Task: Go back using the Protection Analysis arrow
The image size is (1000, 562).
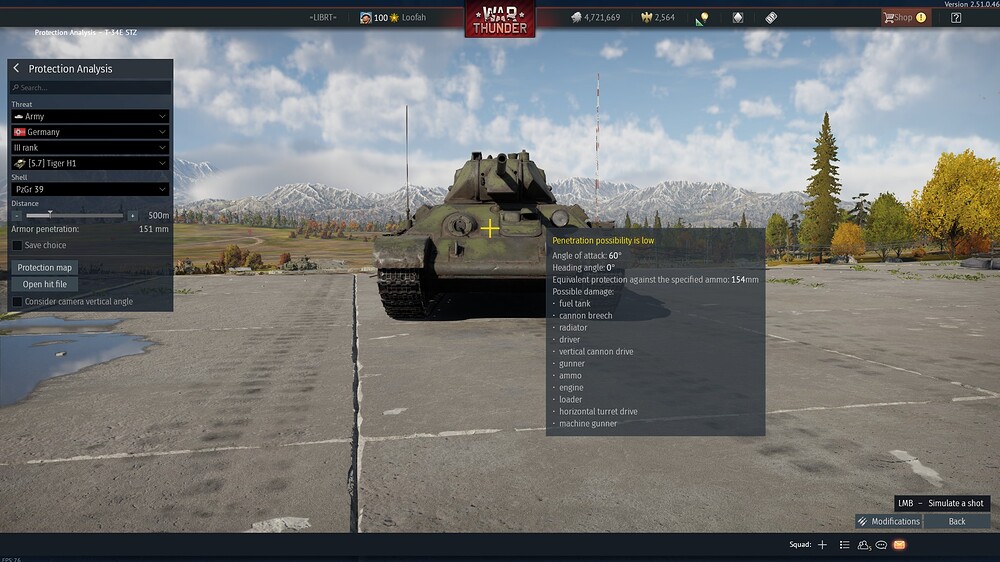Action: tap(17, 69)
